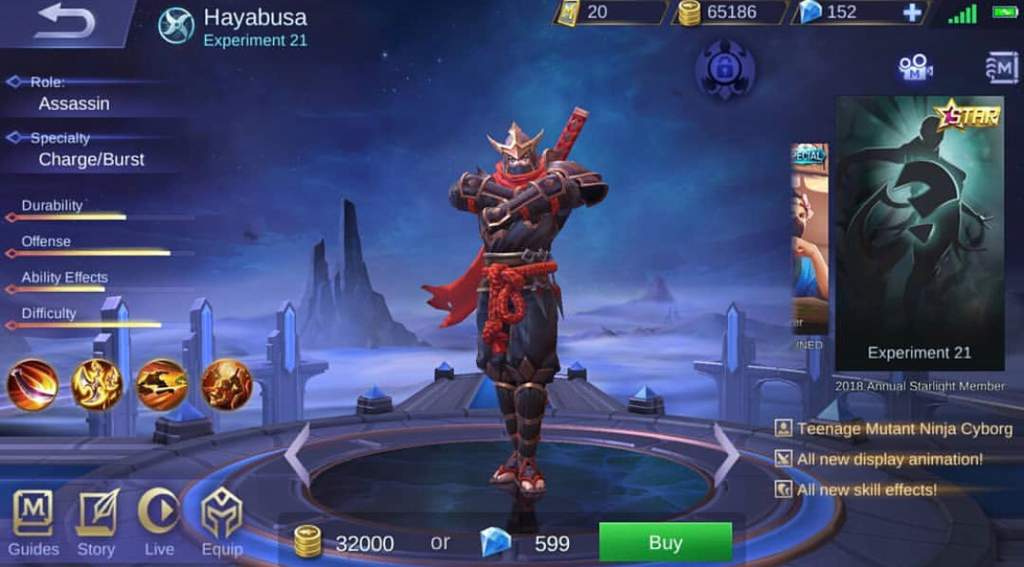Screen dimensions: 1024x567
Task: View the fourth fiery skill icon
Action: point(226,385)
